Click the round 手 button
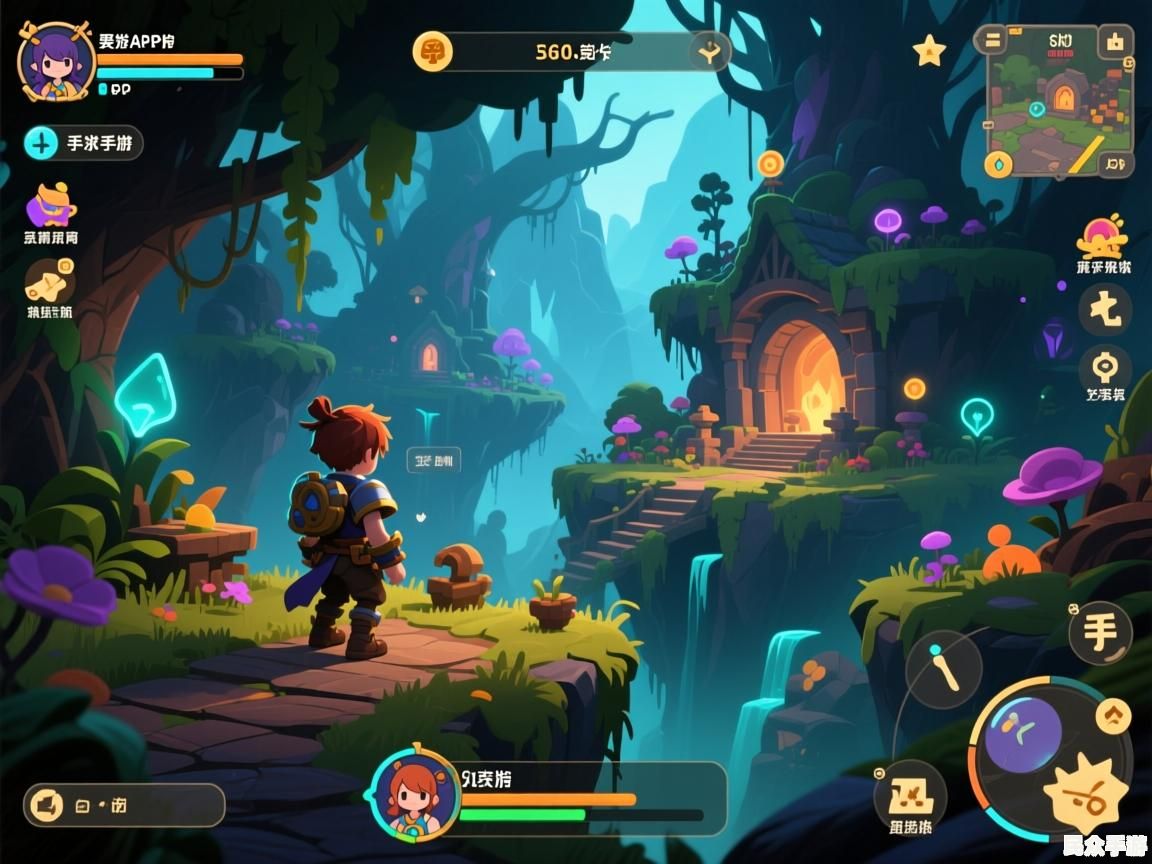Image resolution: width=1152 pixels, height=864 pixels. (x=1101, y=633)
